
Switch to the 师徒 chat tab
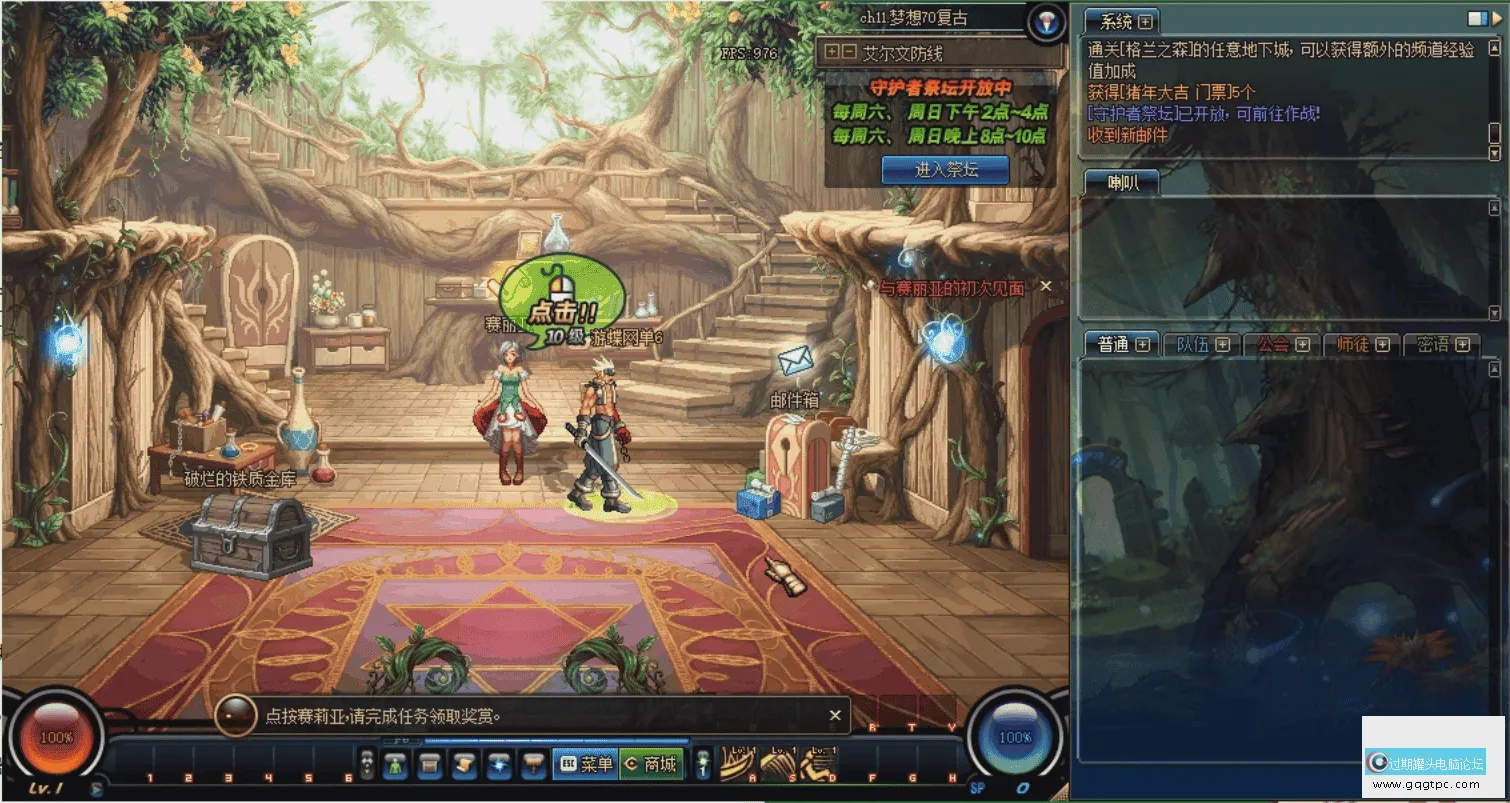1353,345
